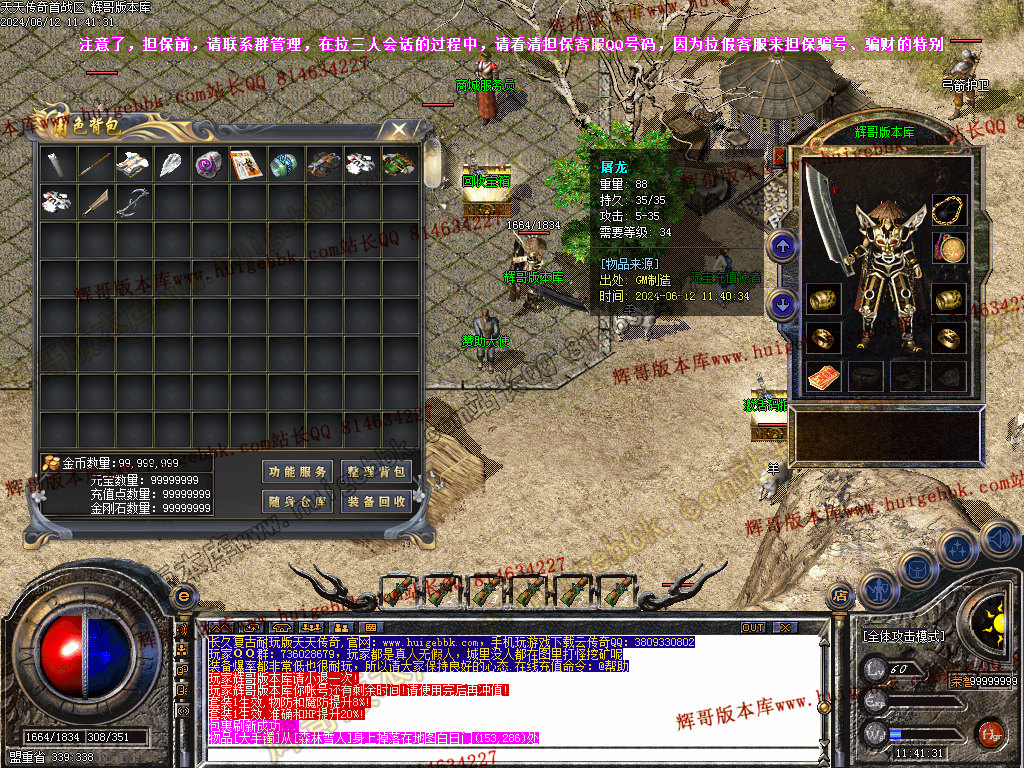This screenshot has height=768, width=1024.
Task: Toggle the 全体攻击模式 attack mode label
Action: [904, 636]
